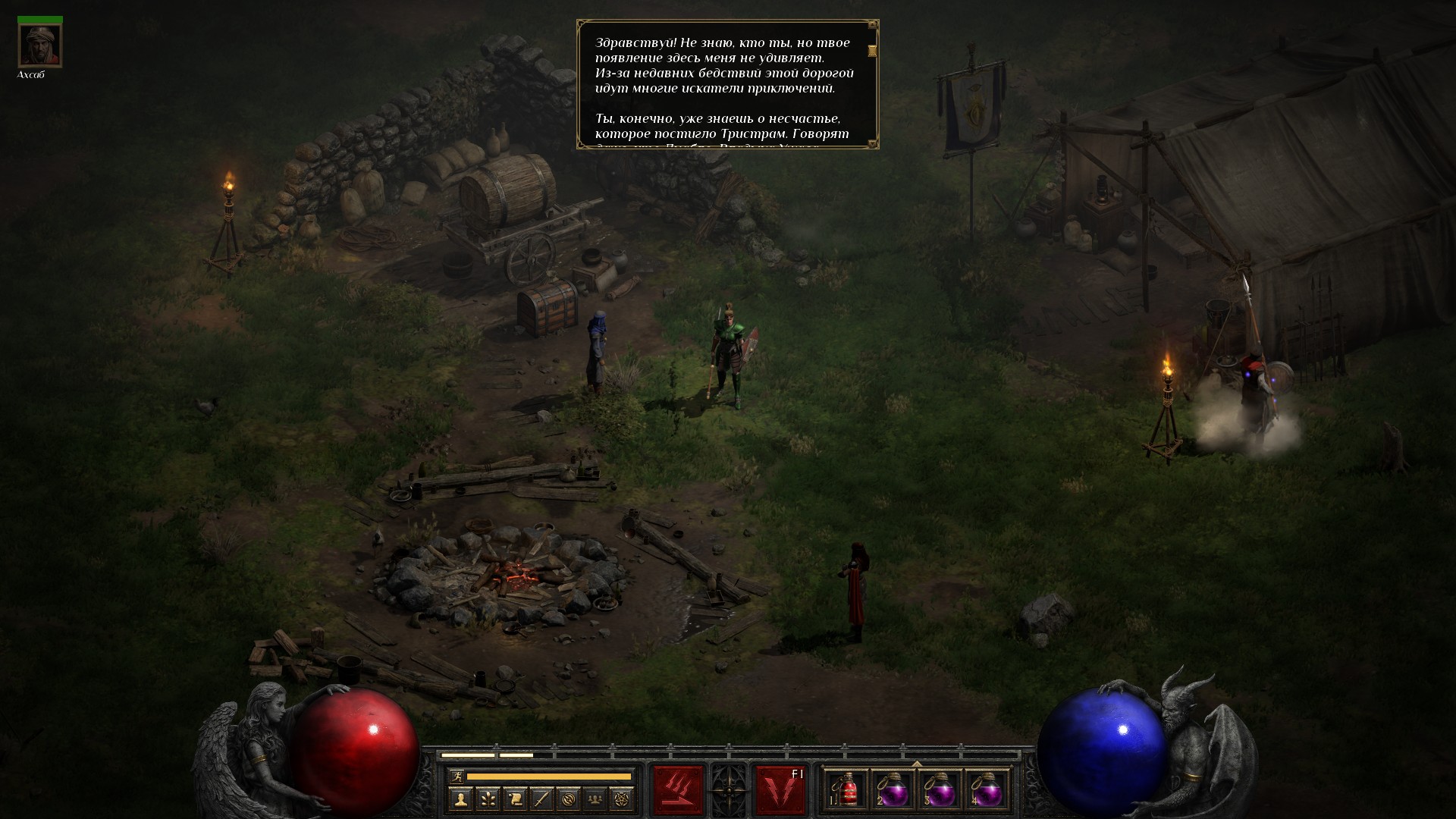1456x819 pixels.
Task: Use the purple potion in belt slot 3
Action: point(940,790)
